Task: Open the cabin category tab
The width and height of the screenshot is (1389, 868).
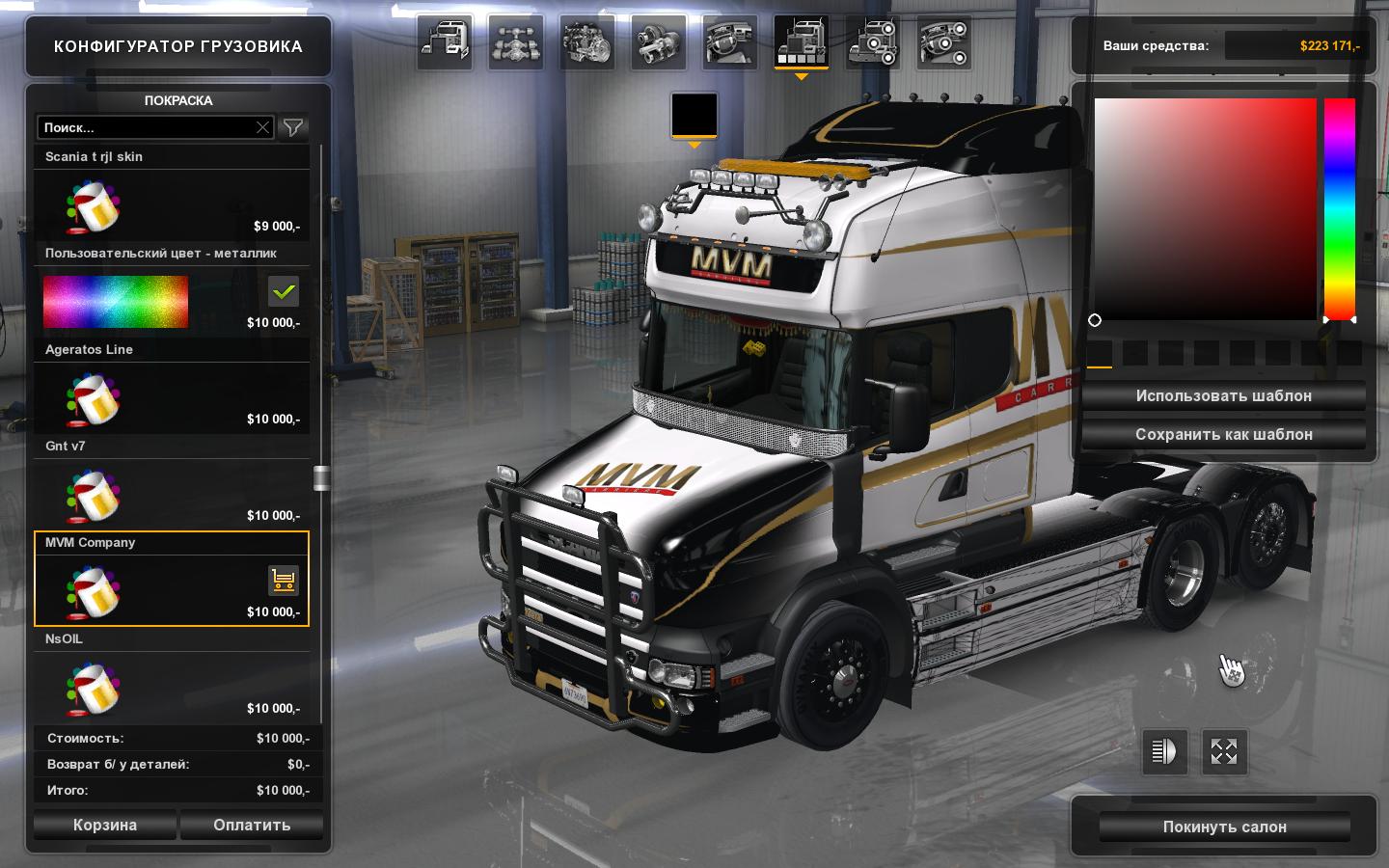Action: [x=445, y=42]
